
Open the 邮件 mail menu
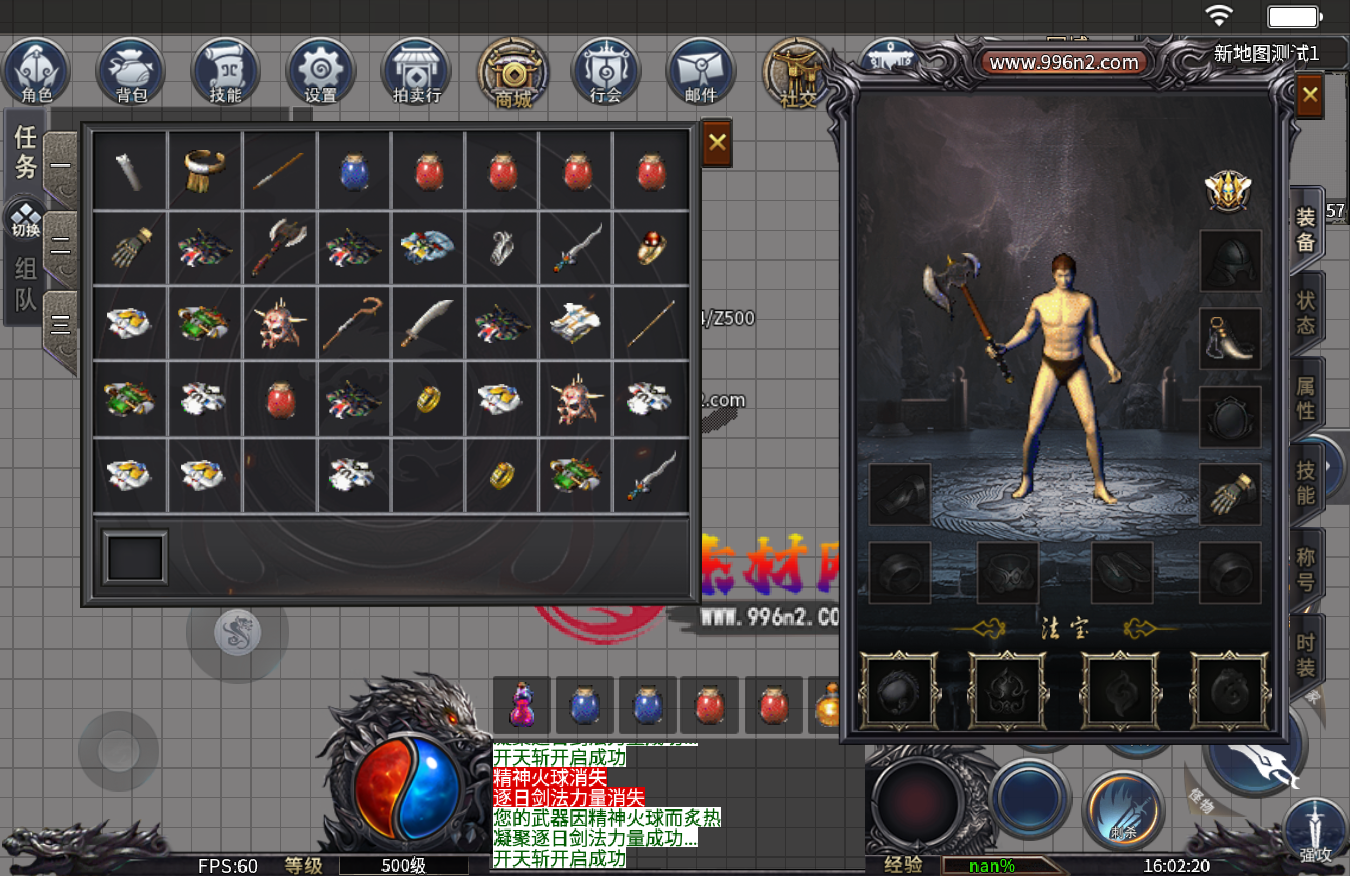(x=701, y=72)
